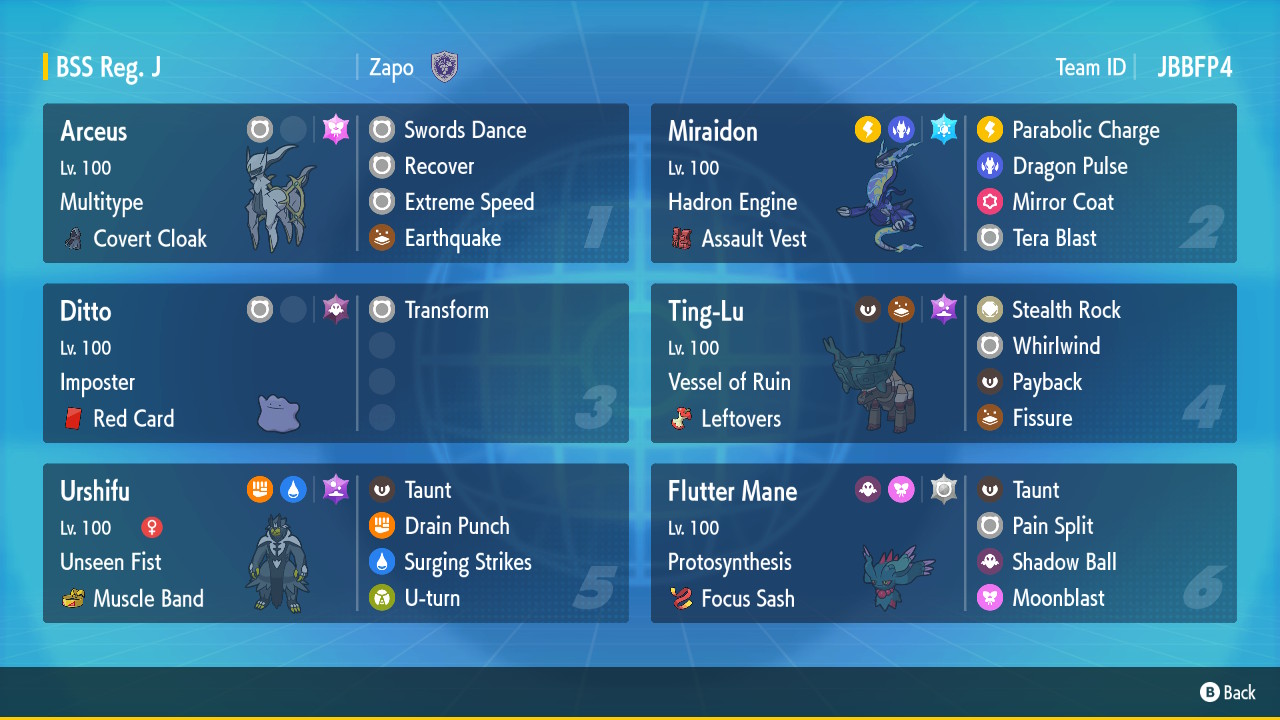Click the Team ID JBBFP4
Screen dimensions: 1280x720
pos(1196,67)
